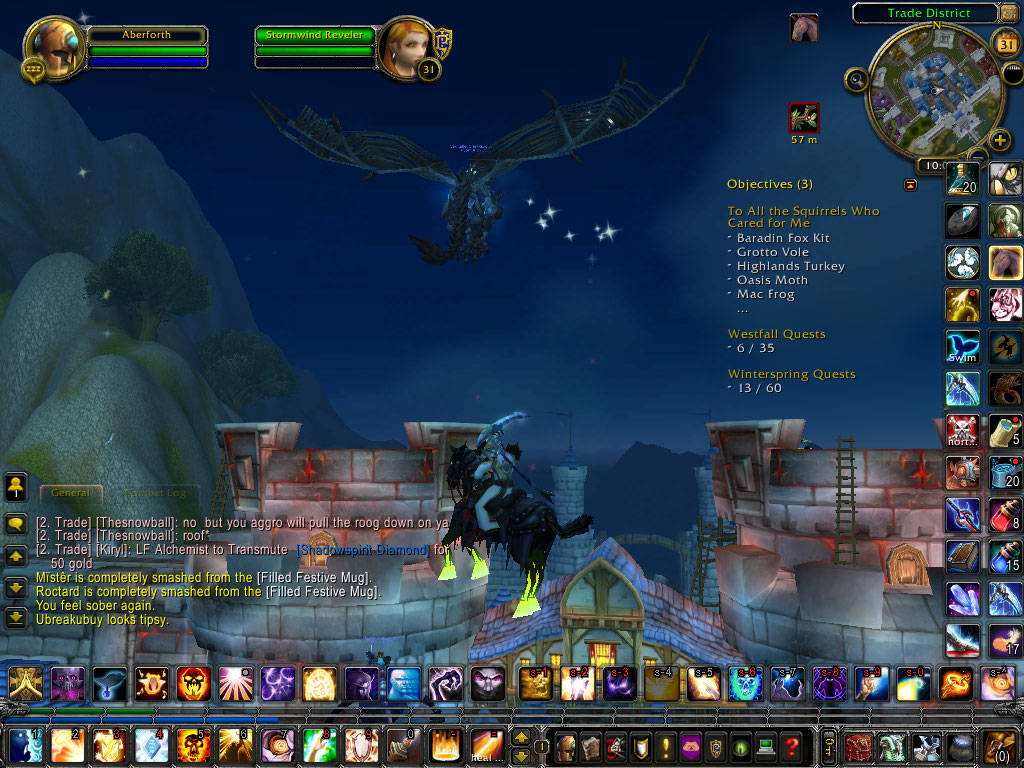Zoom in the minimap with plus button
The image size is (1024, 768).
tap(999, 139)
